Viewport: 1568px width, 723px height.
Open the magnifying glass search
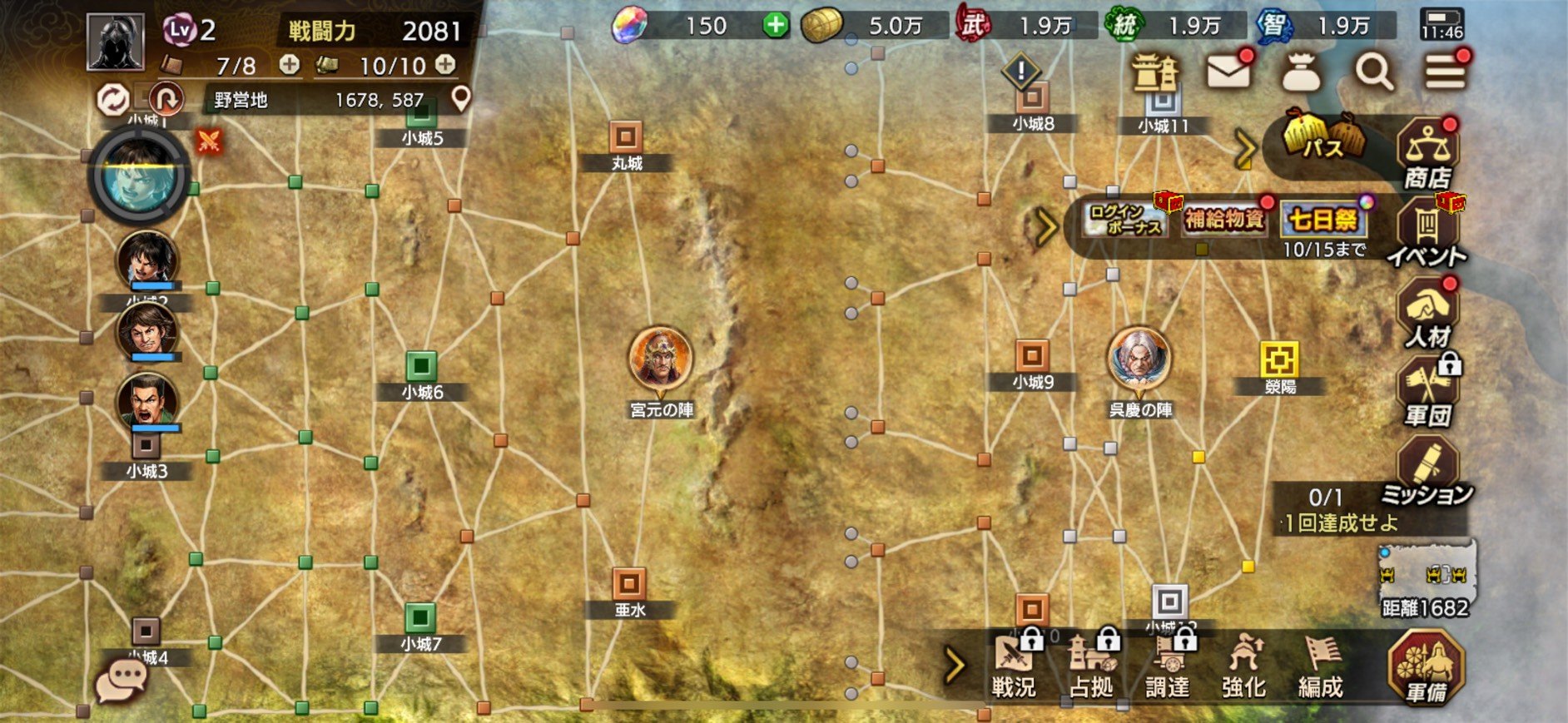1373,72
